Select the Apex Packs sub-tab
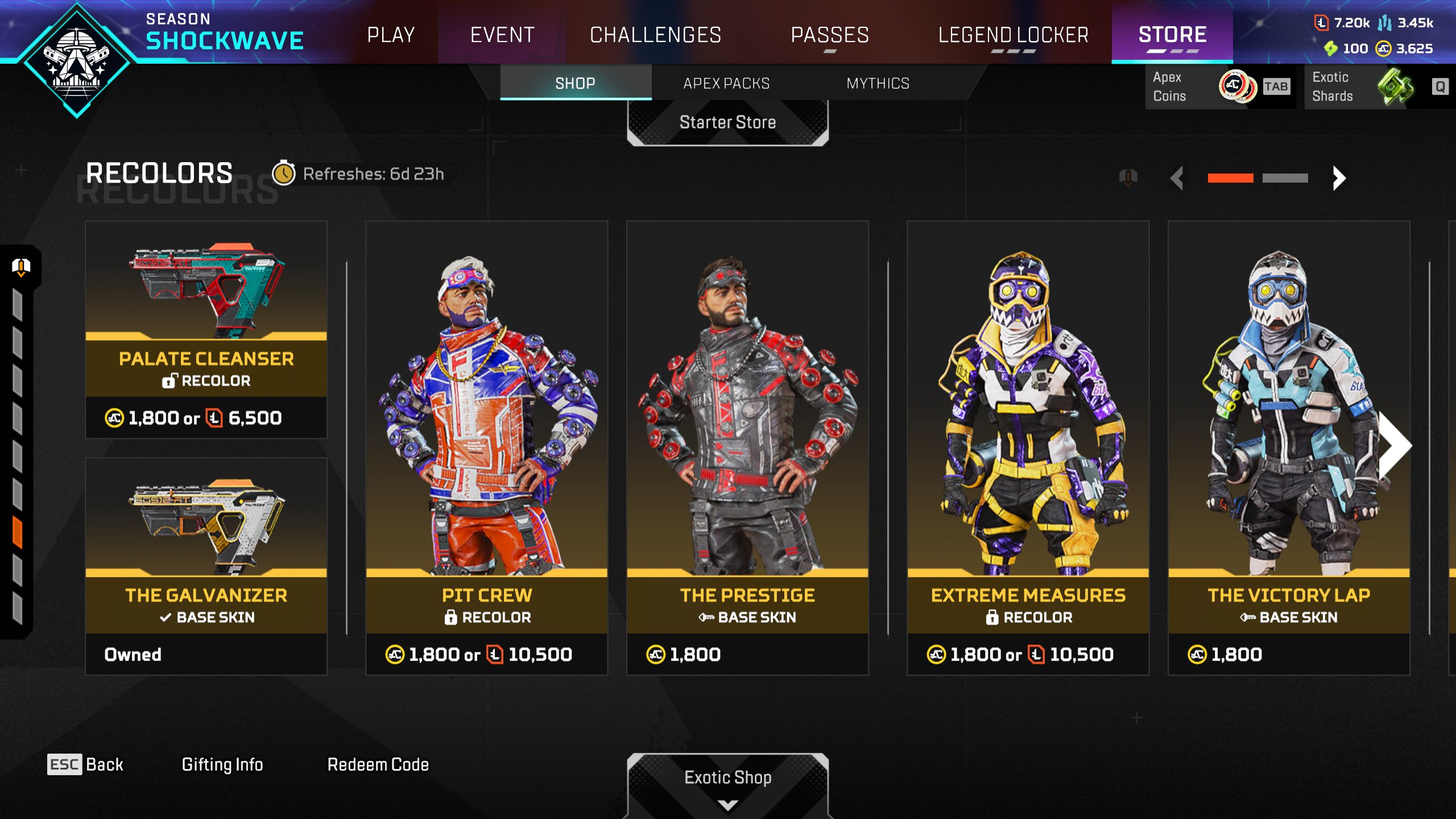This screenshot has width=1456, height=819. pos(726,83)
